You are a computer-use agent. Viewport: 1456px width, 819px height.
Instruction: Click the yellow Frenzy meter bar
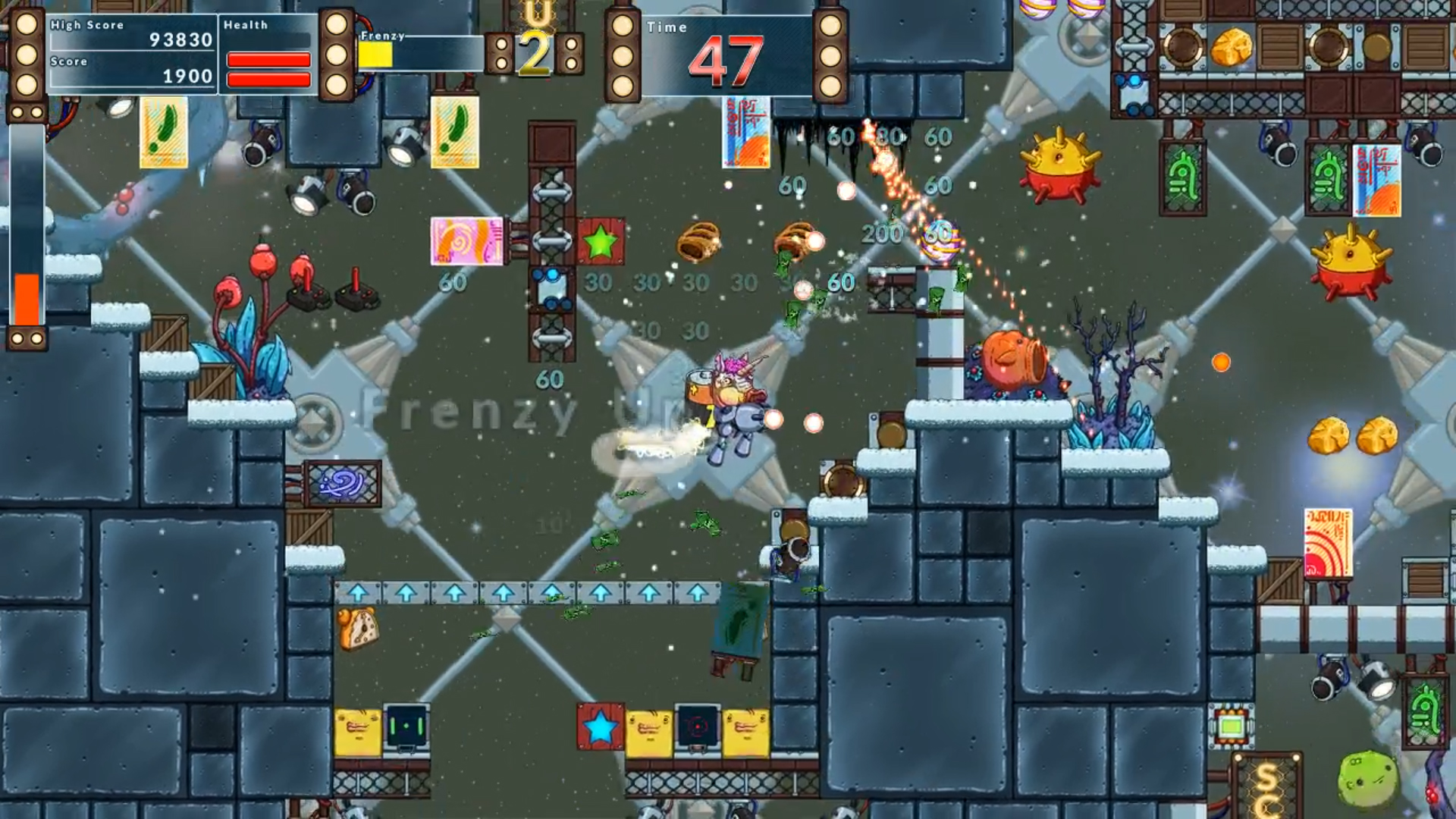(377, 53)
